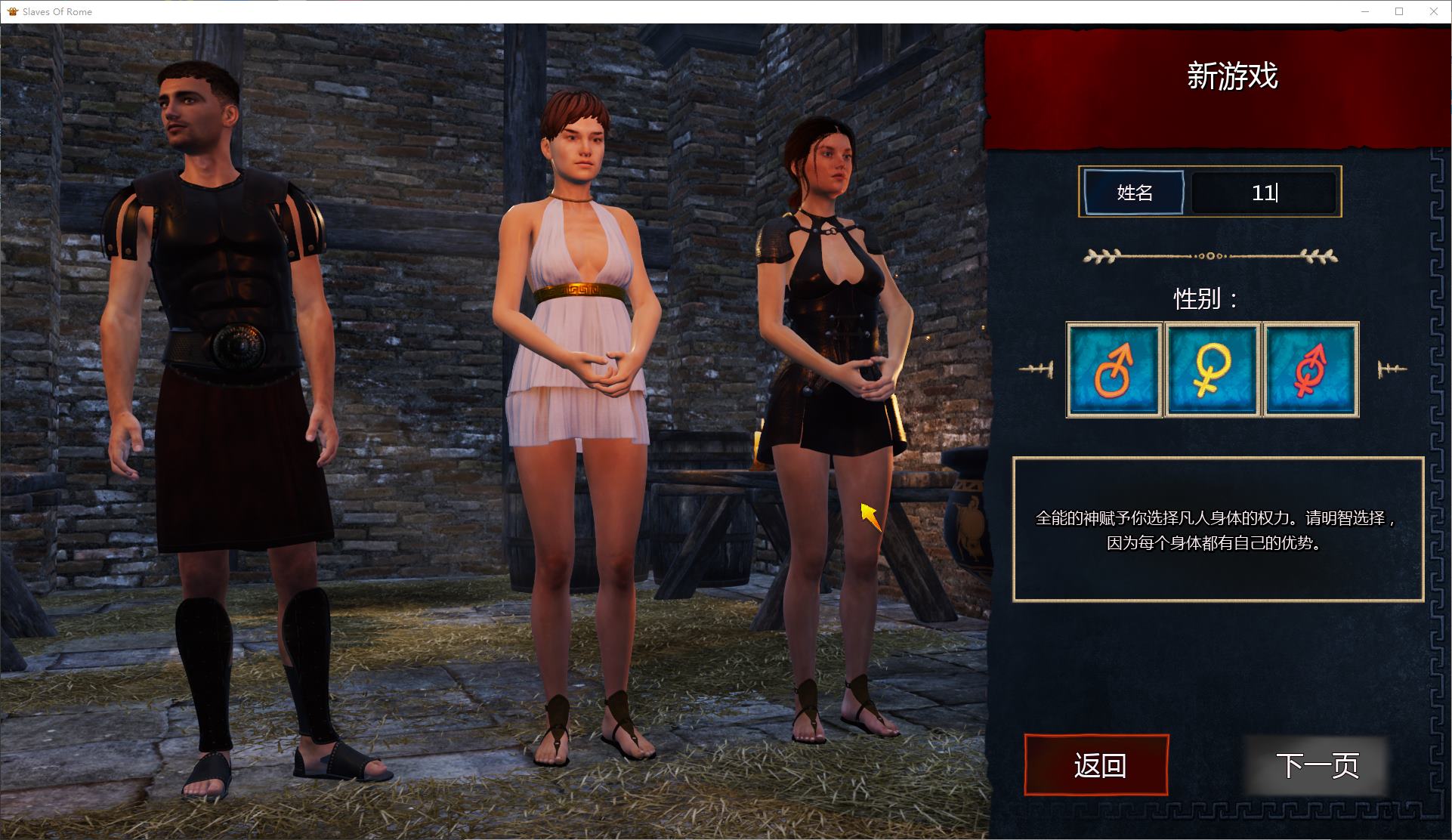Maximize the game window
This screenshot has height=840, width=1452.
1399,11
